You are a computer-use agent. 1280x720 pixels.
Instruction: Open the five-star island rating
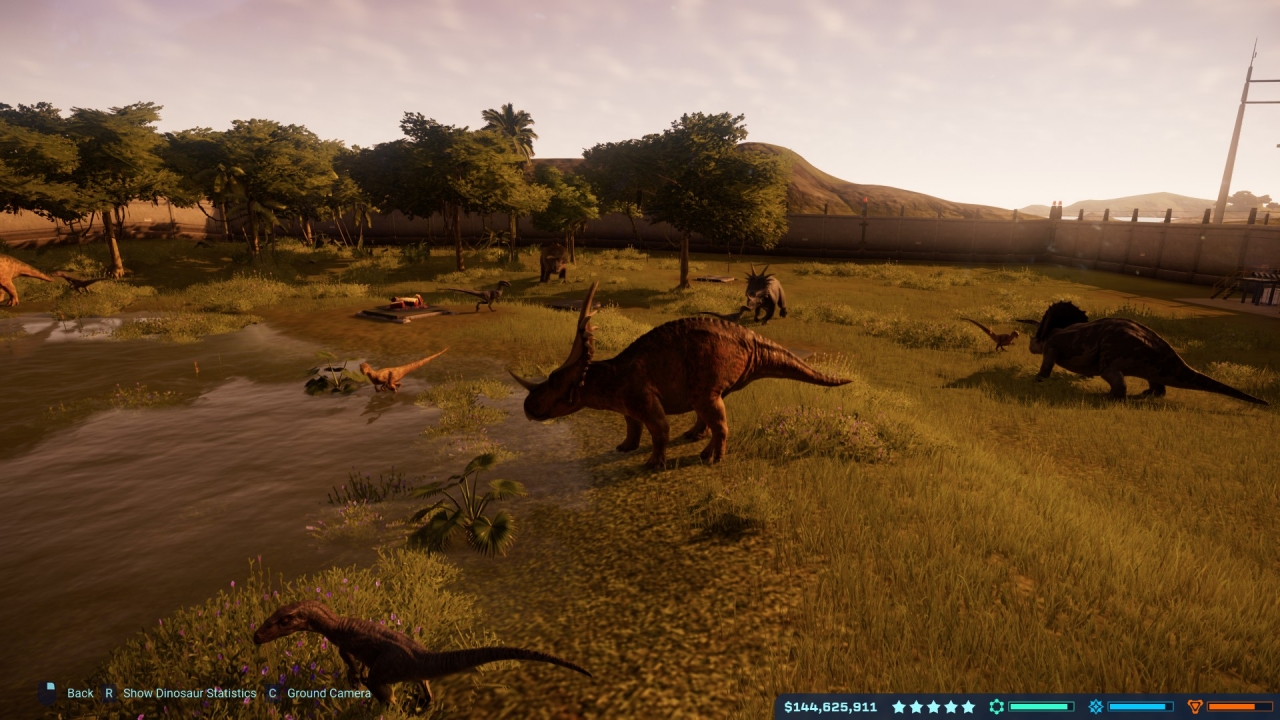pos(933,707)
